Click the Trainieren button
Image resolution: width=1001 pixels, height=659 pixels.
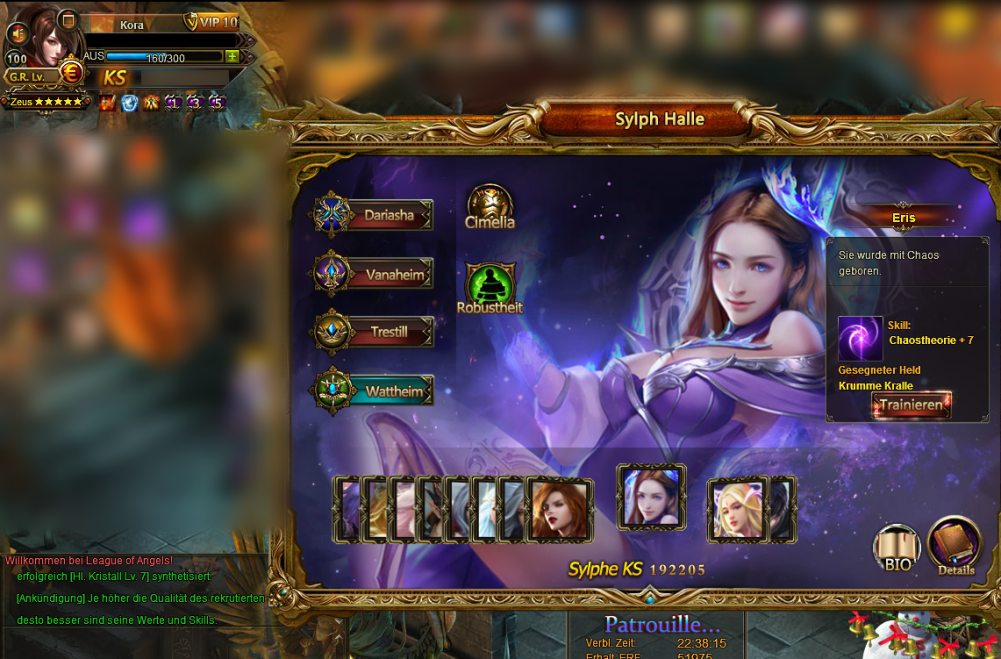911,405
